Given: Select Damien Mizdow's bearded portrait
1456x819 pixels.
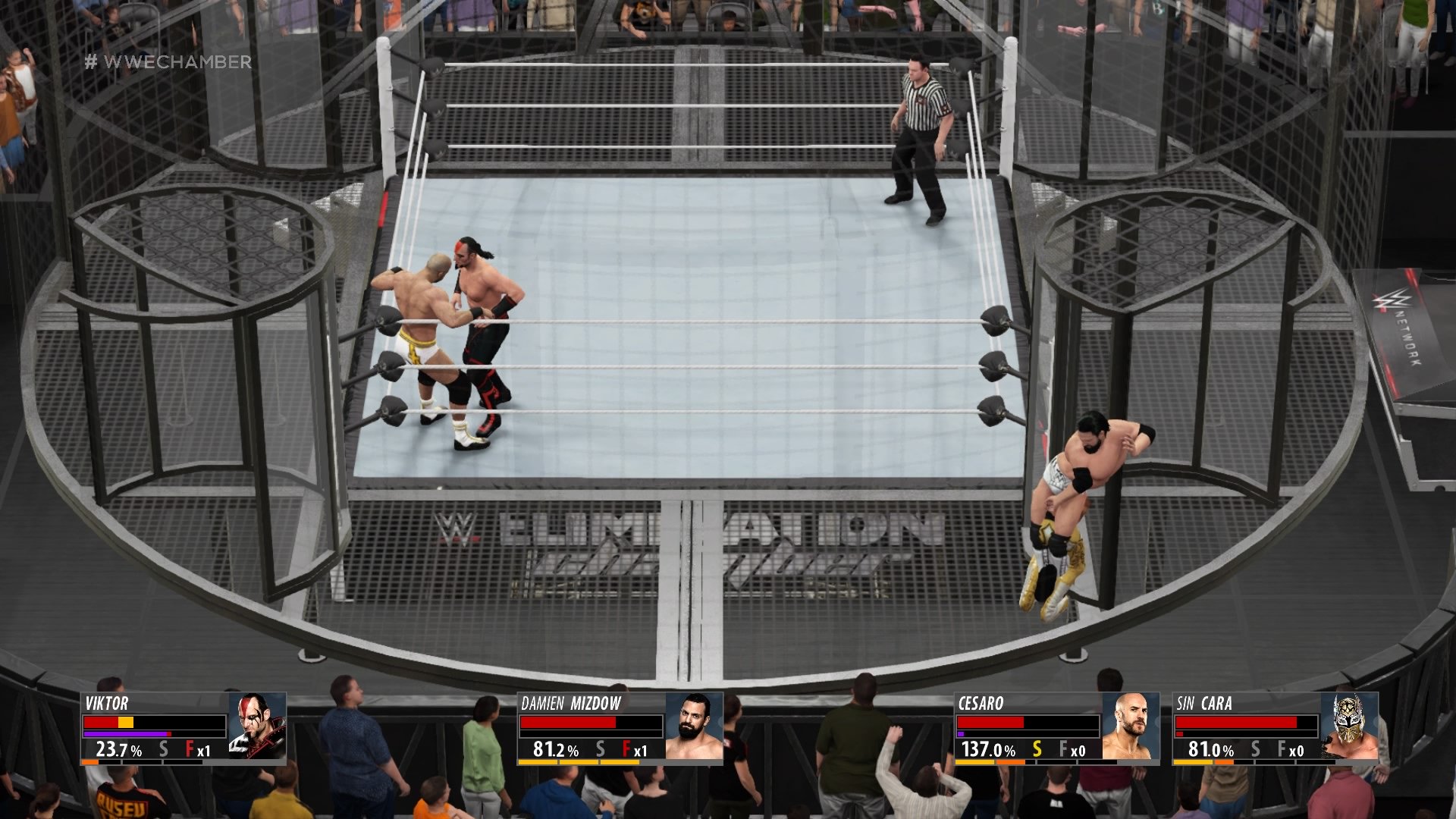Looking at the screenshot, I should point(694,726).
